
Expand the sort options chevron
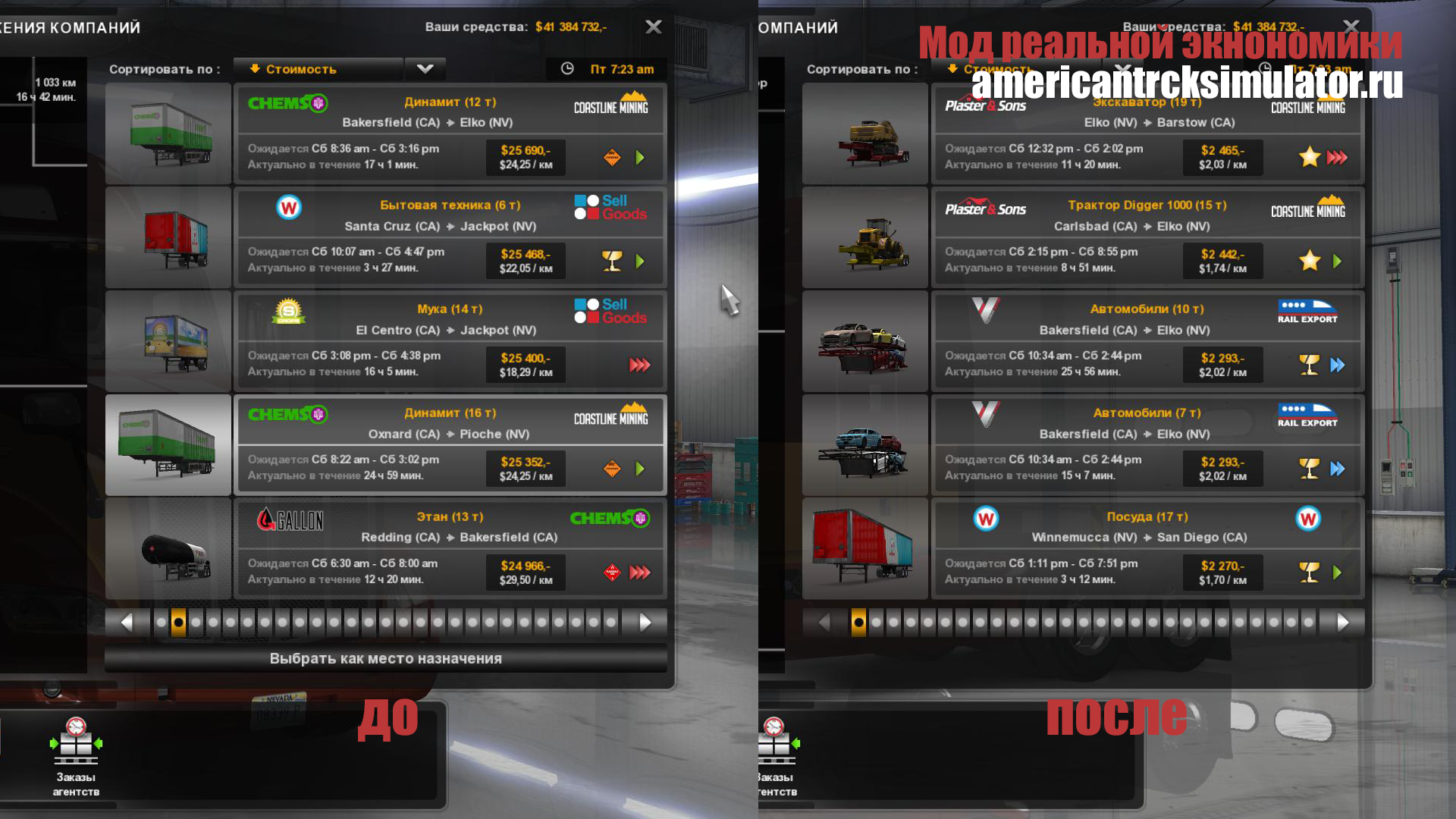(x=425, y=69)
